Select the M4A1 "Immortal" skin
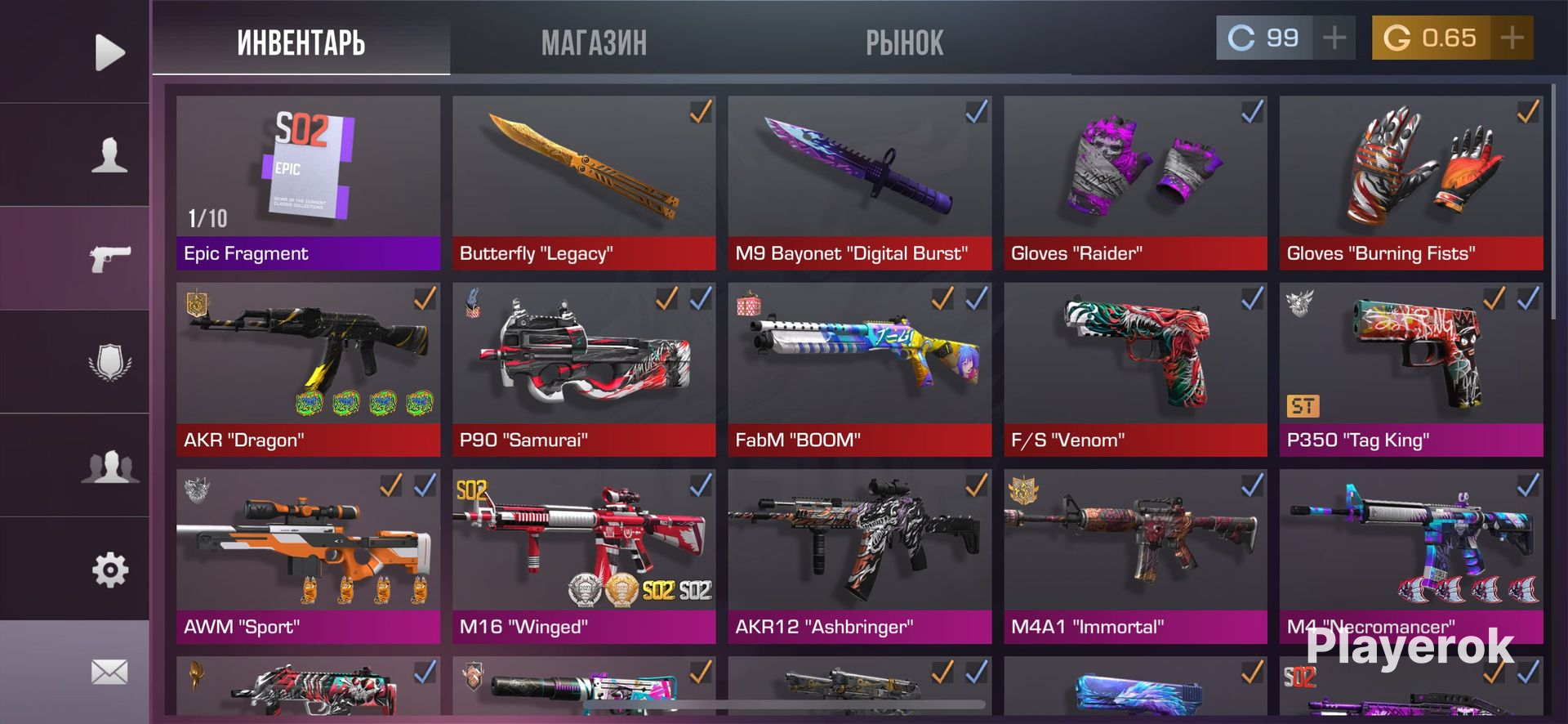The image size is (1568, 724). click(1135, 556)
